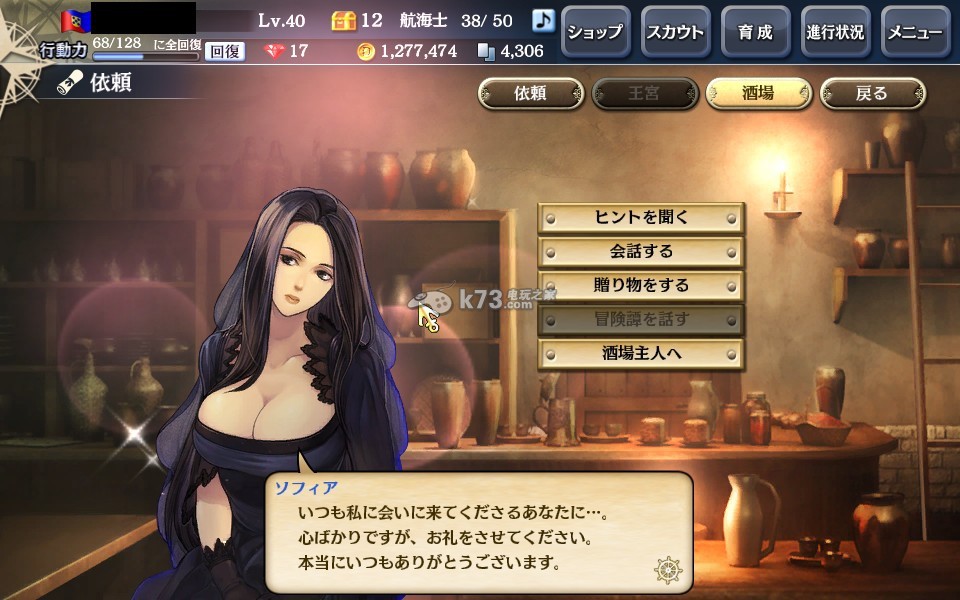Toggle the music note sound button
The height and width of the screenshot is (600, 960).
click(543, 20)
